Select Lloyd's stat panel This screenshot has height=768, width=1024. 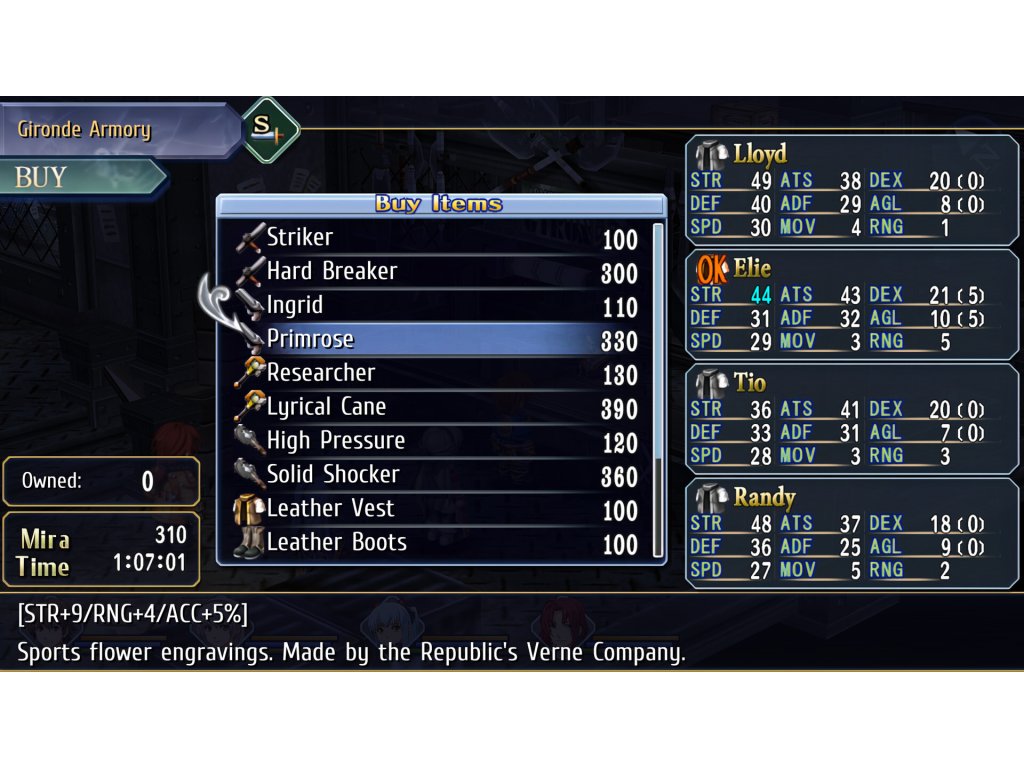point(852,191)
